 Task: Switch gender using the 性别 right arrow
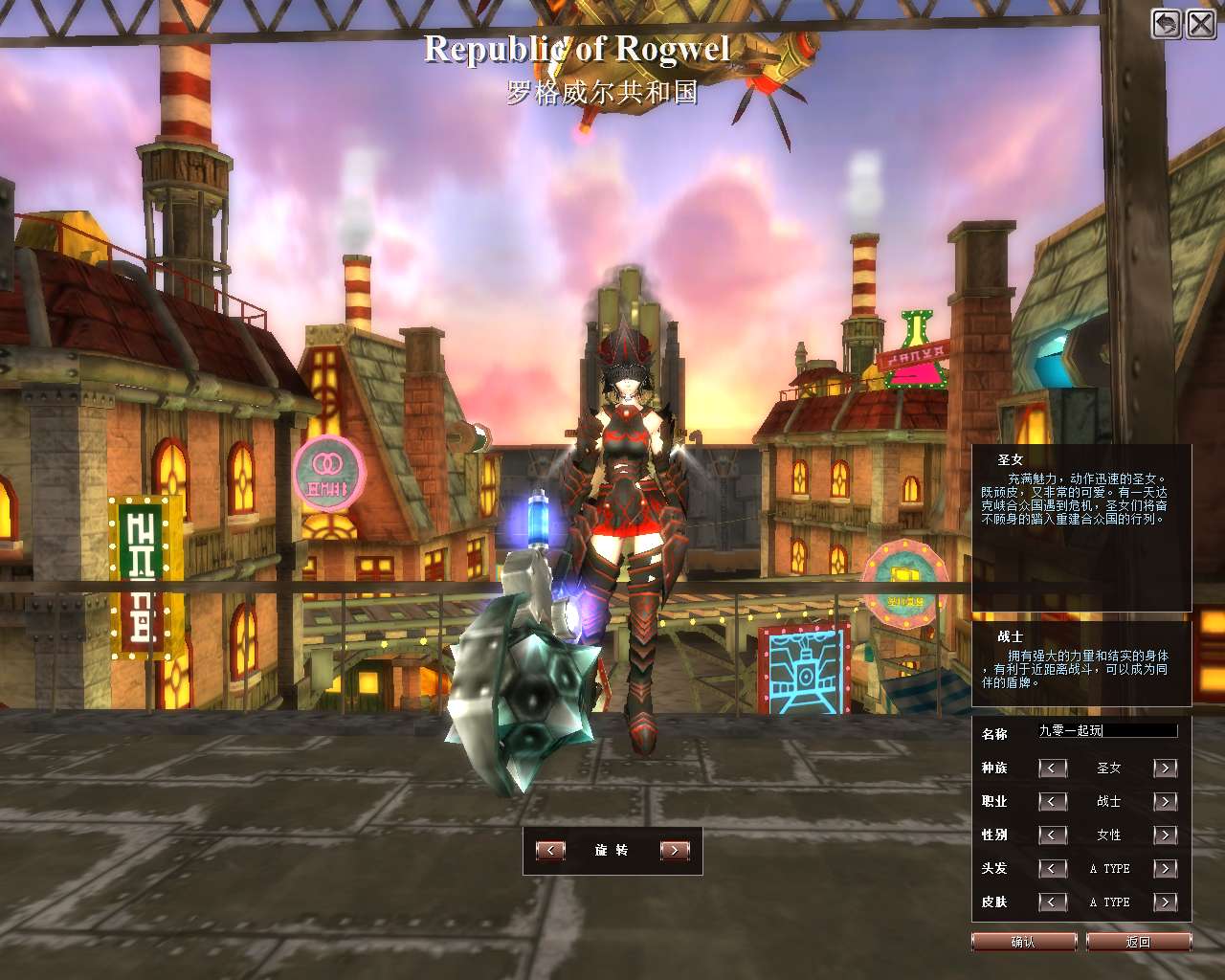pyautogui.click(x=1165, y=835)
